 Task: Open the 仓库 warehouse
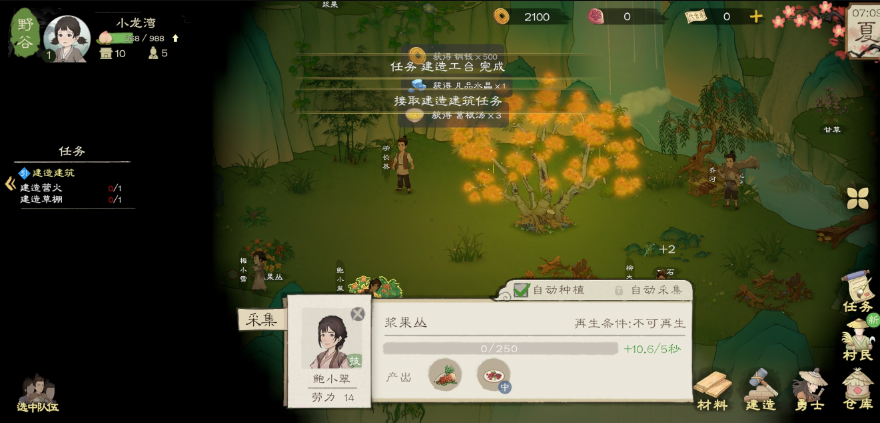click(857, 389)
